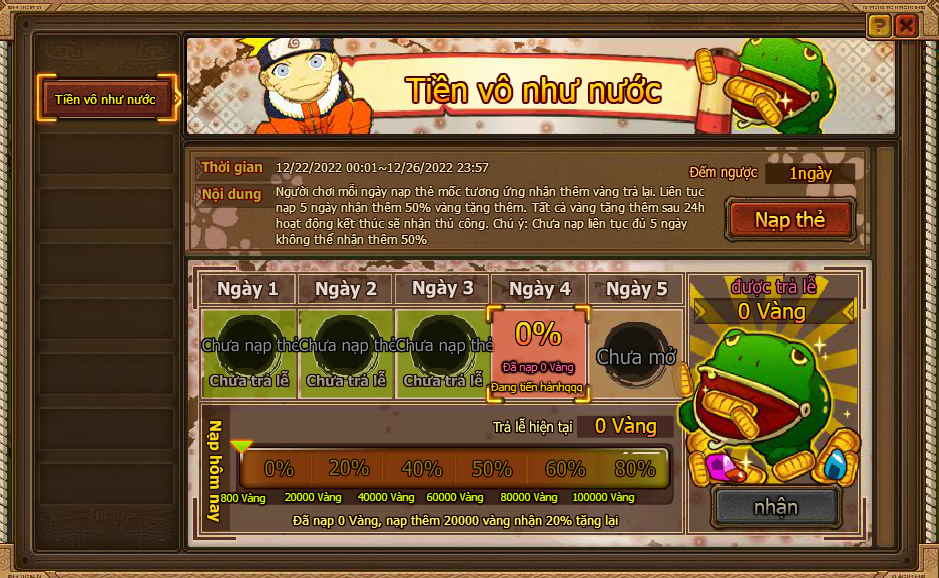Open the question mark help button
The height and width of the screenshot is (578, 939).
879,26
